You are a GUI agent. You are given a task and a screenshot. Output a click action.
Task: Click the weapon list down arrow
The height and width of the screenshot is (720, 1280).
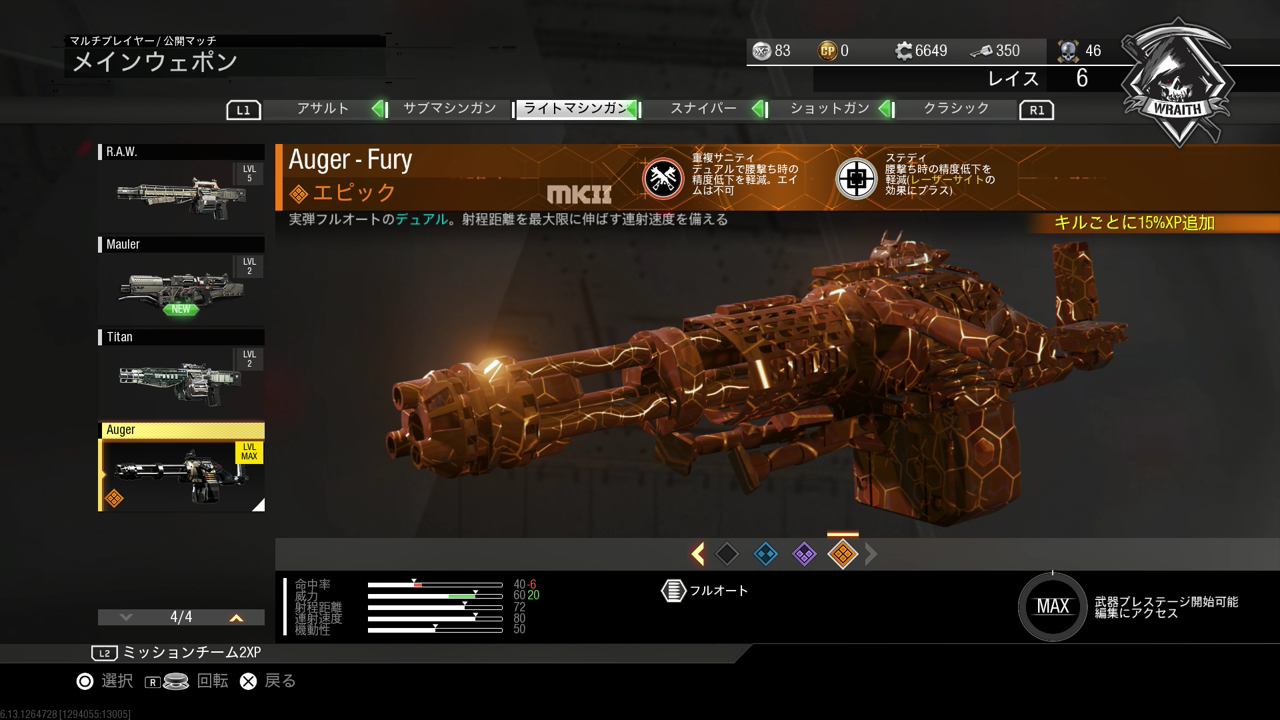pos(125,618)
